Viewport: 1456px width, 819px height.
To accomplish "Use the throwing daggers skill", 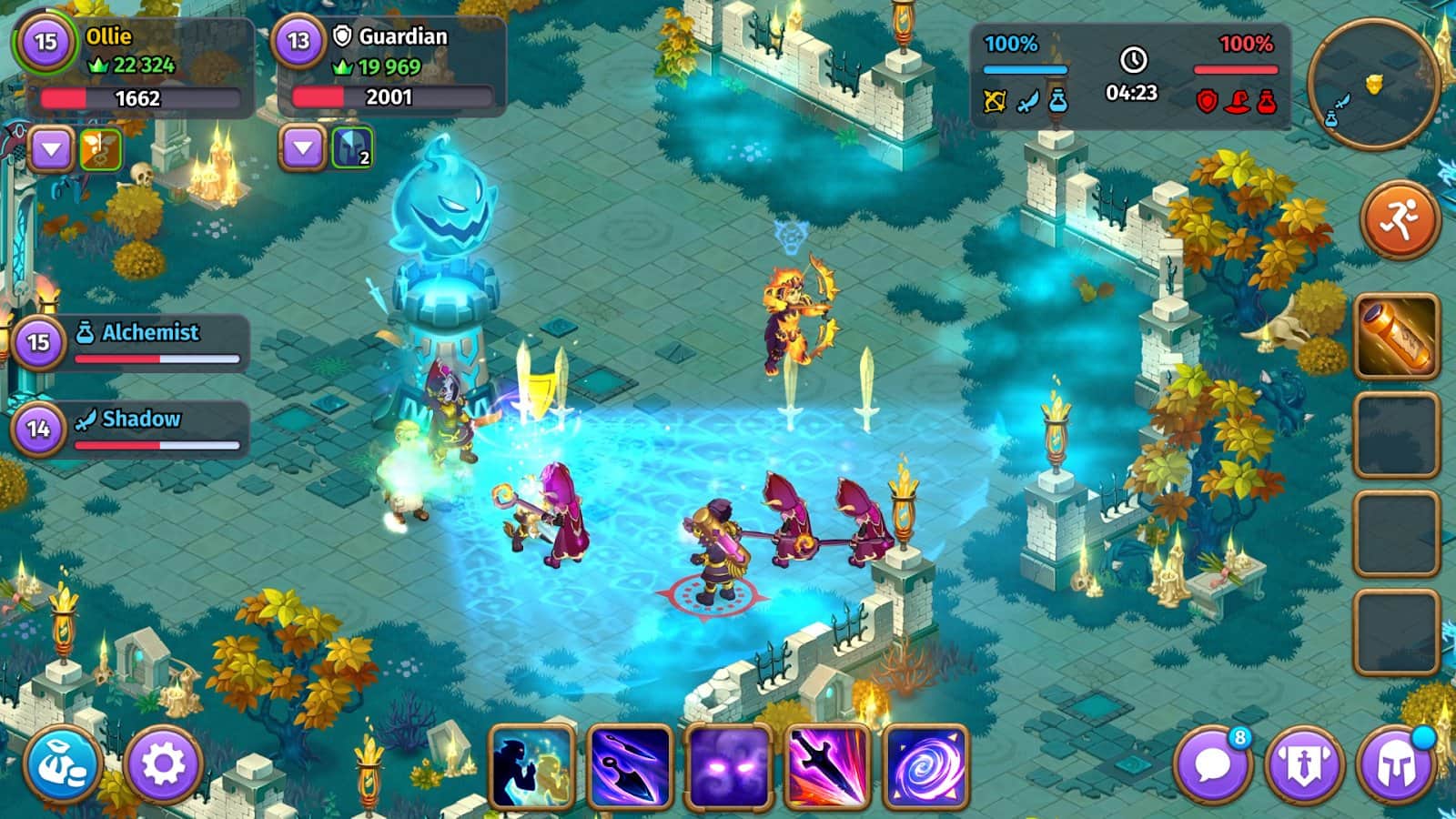I will 631,766.
